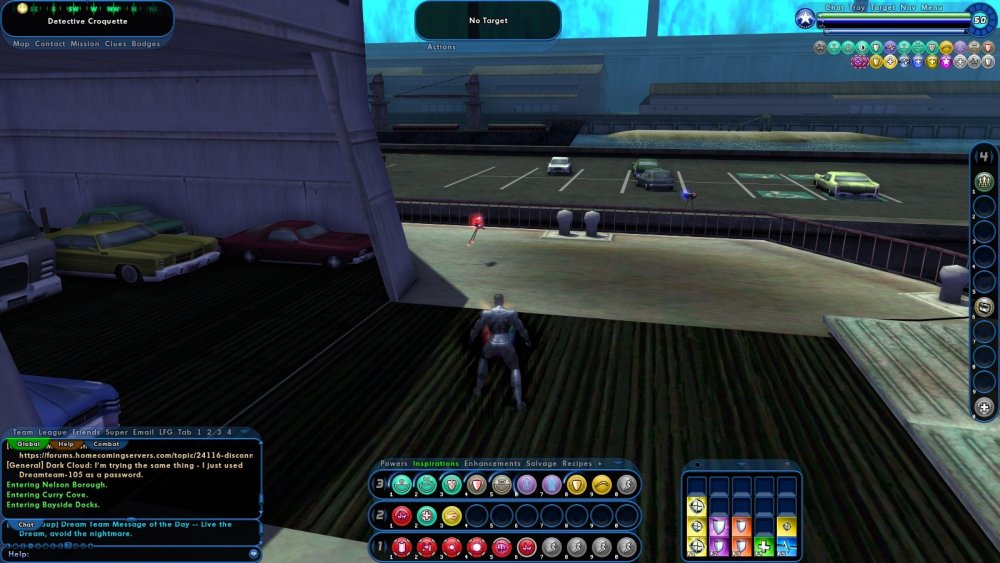Image resolution: width=1000 pixels, height=563 pixels.
Task: Toggle the Tray from the status bar
Action: tap(858, 7)
